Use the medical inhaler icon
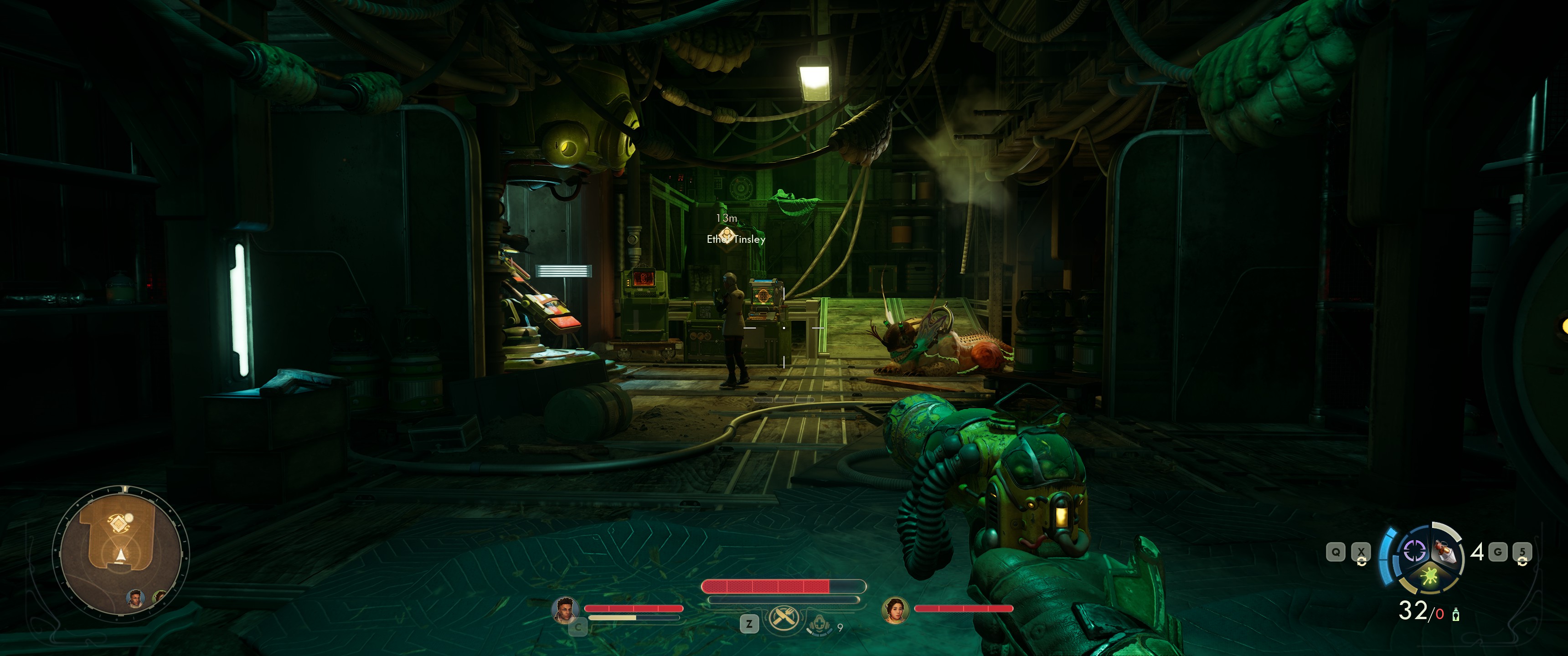 (819, 625)
